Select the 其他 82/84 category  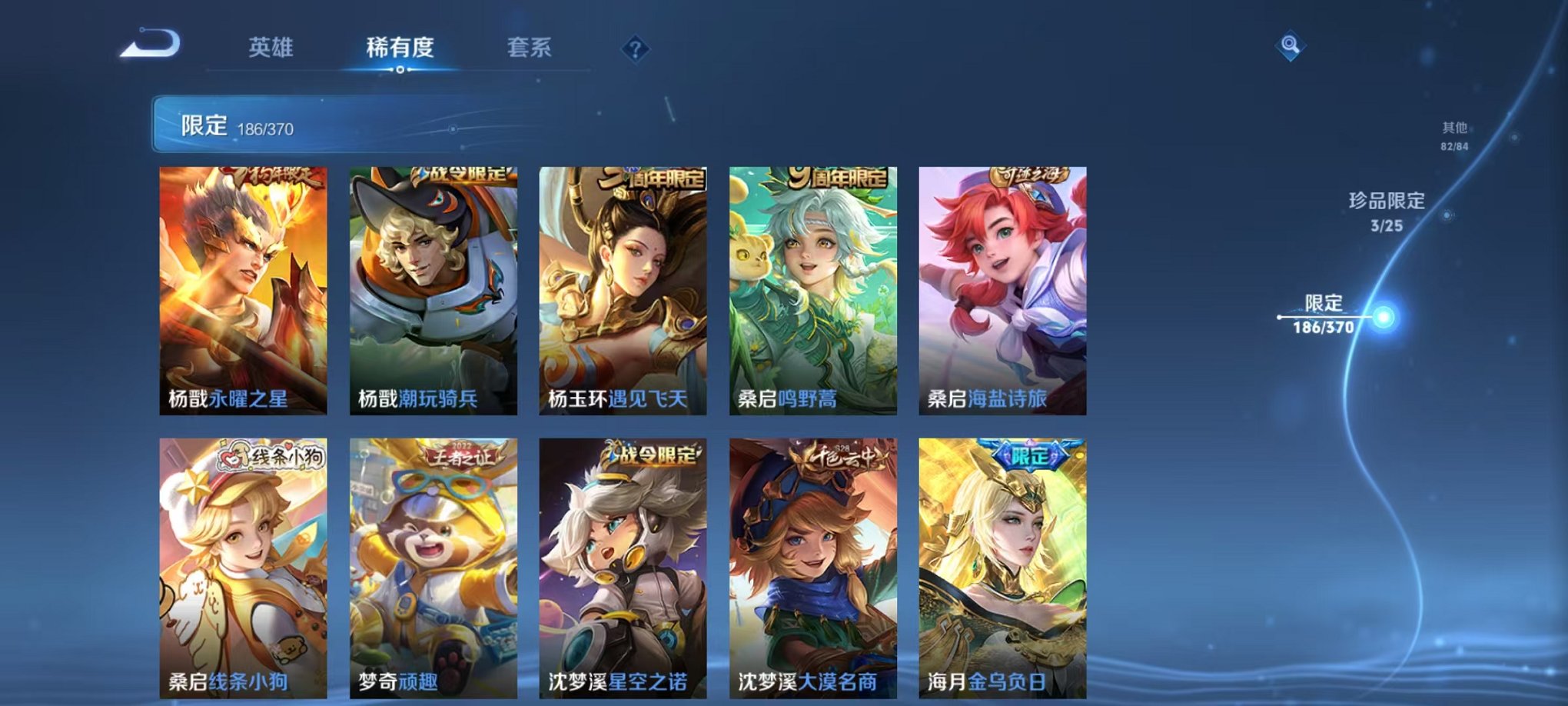click(x=1454, y=133)
